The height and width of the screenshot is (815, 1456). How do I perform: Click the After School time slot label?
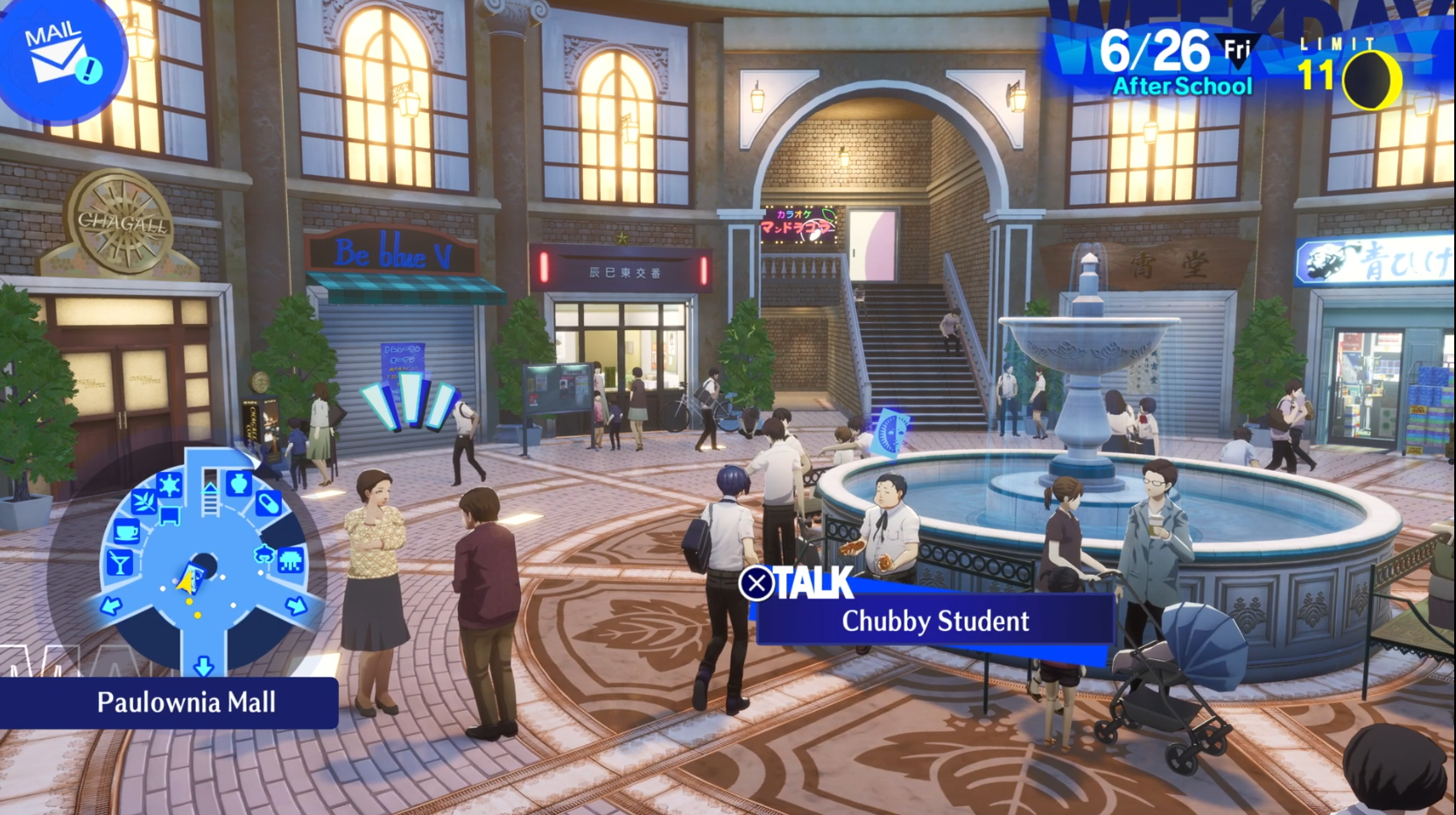pyautogui.click(x=1184, y=87)
